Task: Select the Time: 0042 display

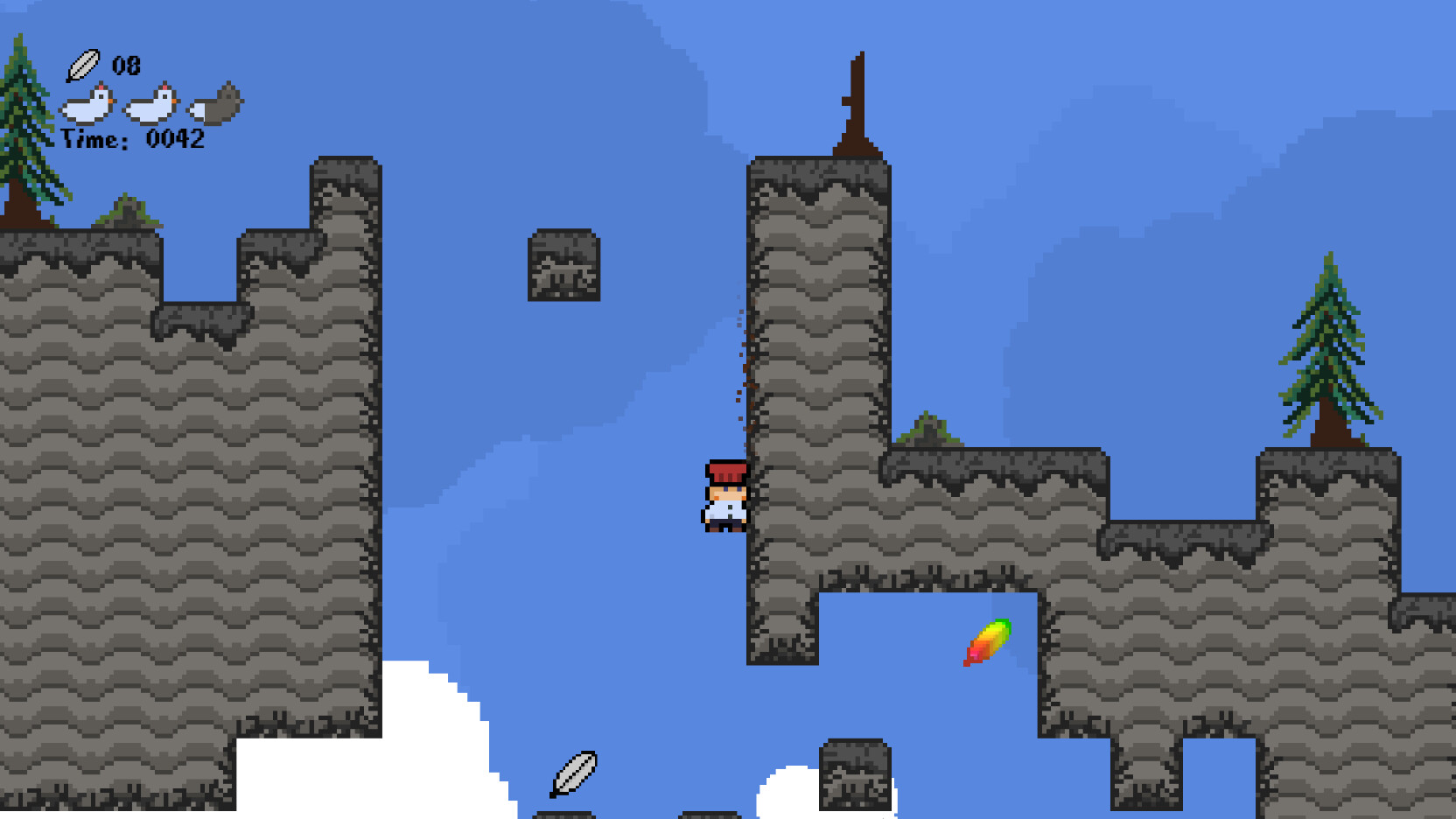Action: click(x=133, y=137)
